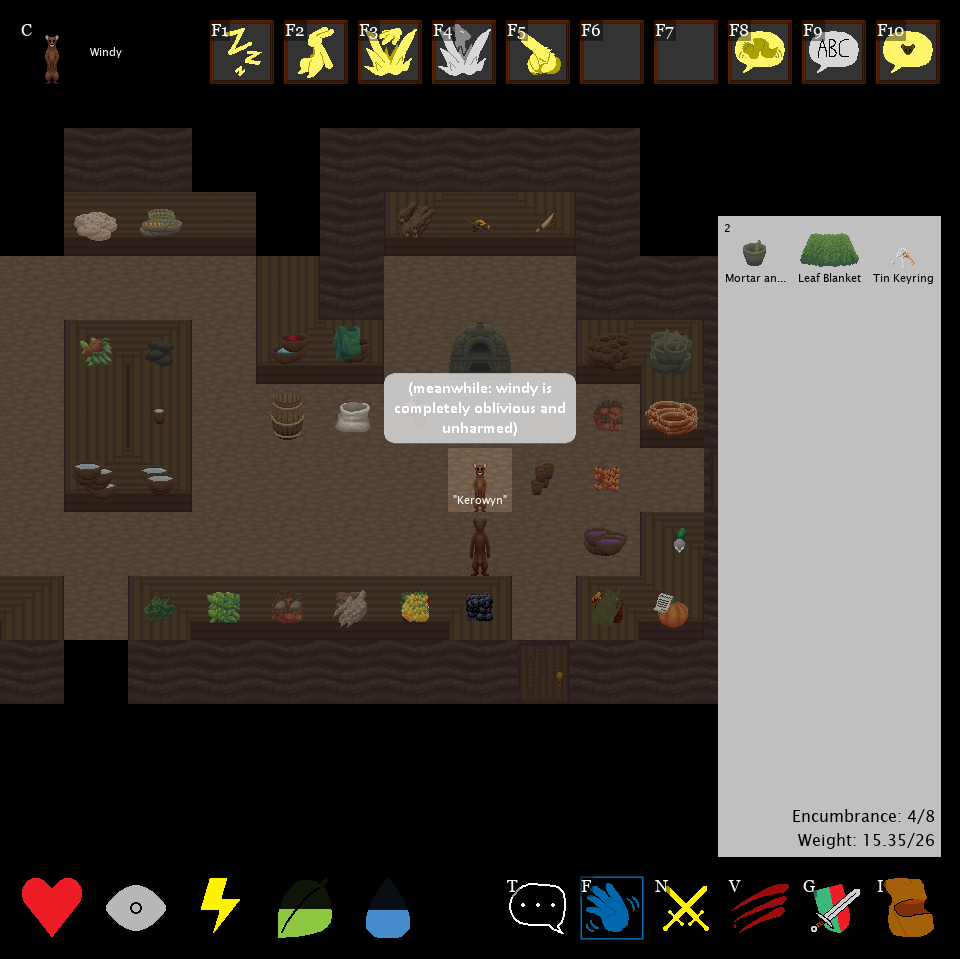
Task: Click the grey eye status icon
Action: (135, 907)
